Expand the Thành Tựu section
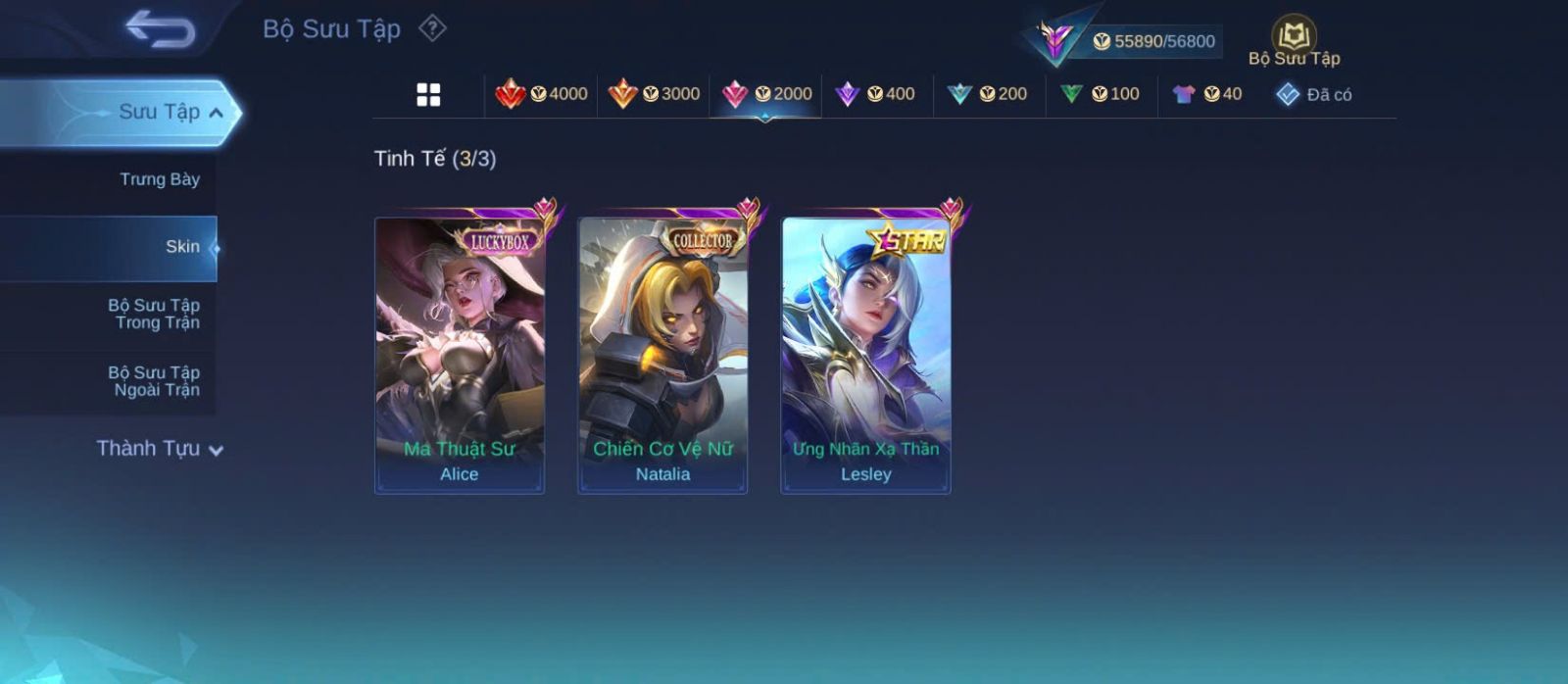1568x684 pixels. 160,449
